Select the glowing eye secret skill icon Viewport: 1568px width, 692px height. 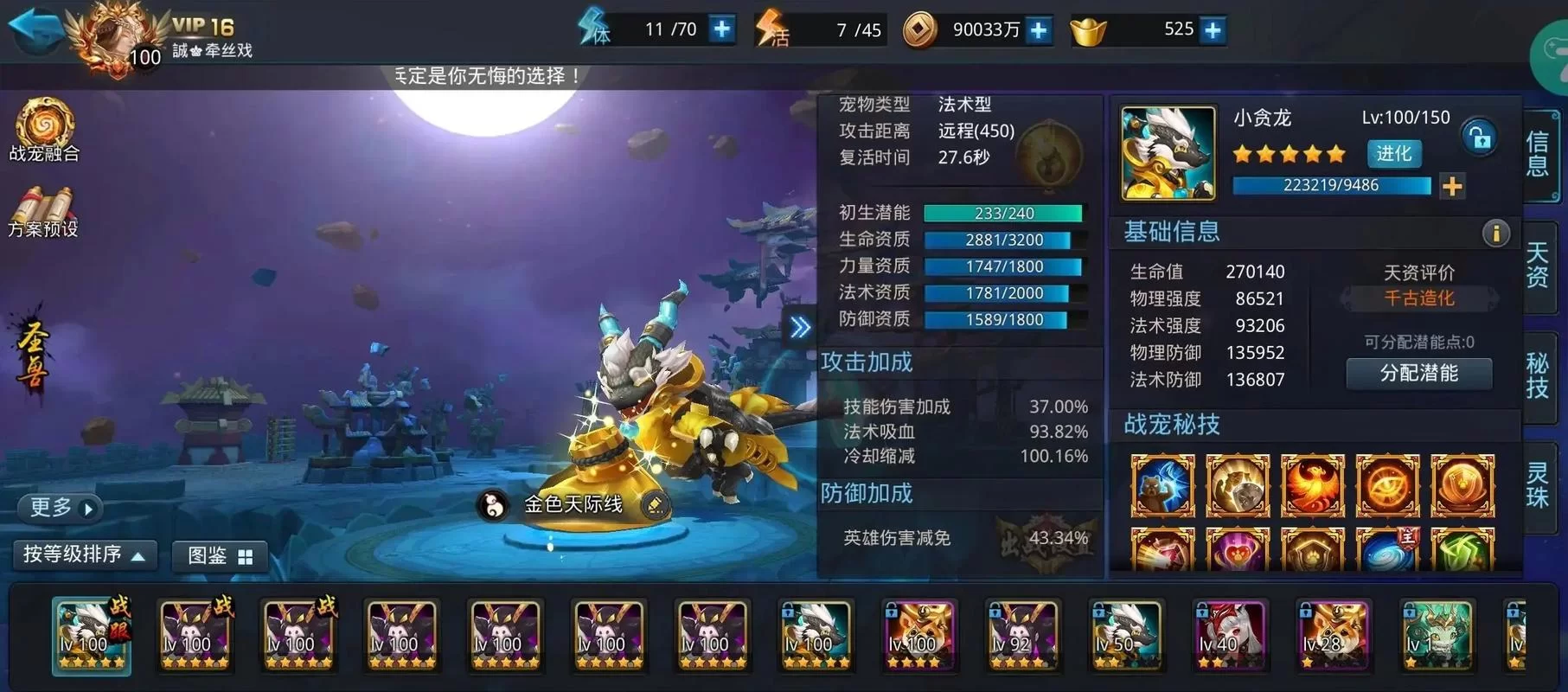click(x=1387, y=484)
